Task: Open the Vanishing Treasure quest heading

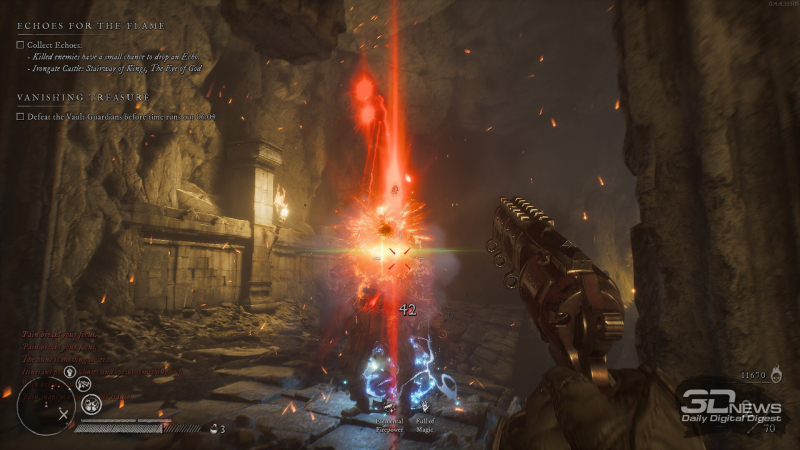Action: tap(83, 97)
